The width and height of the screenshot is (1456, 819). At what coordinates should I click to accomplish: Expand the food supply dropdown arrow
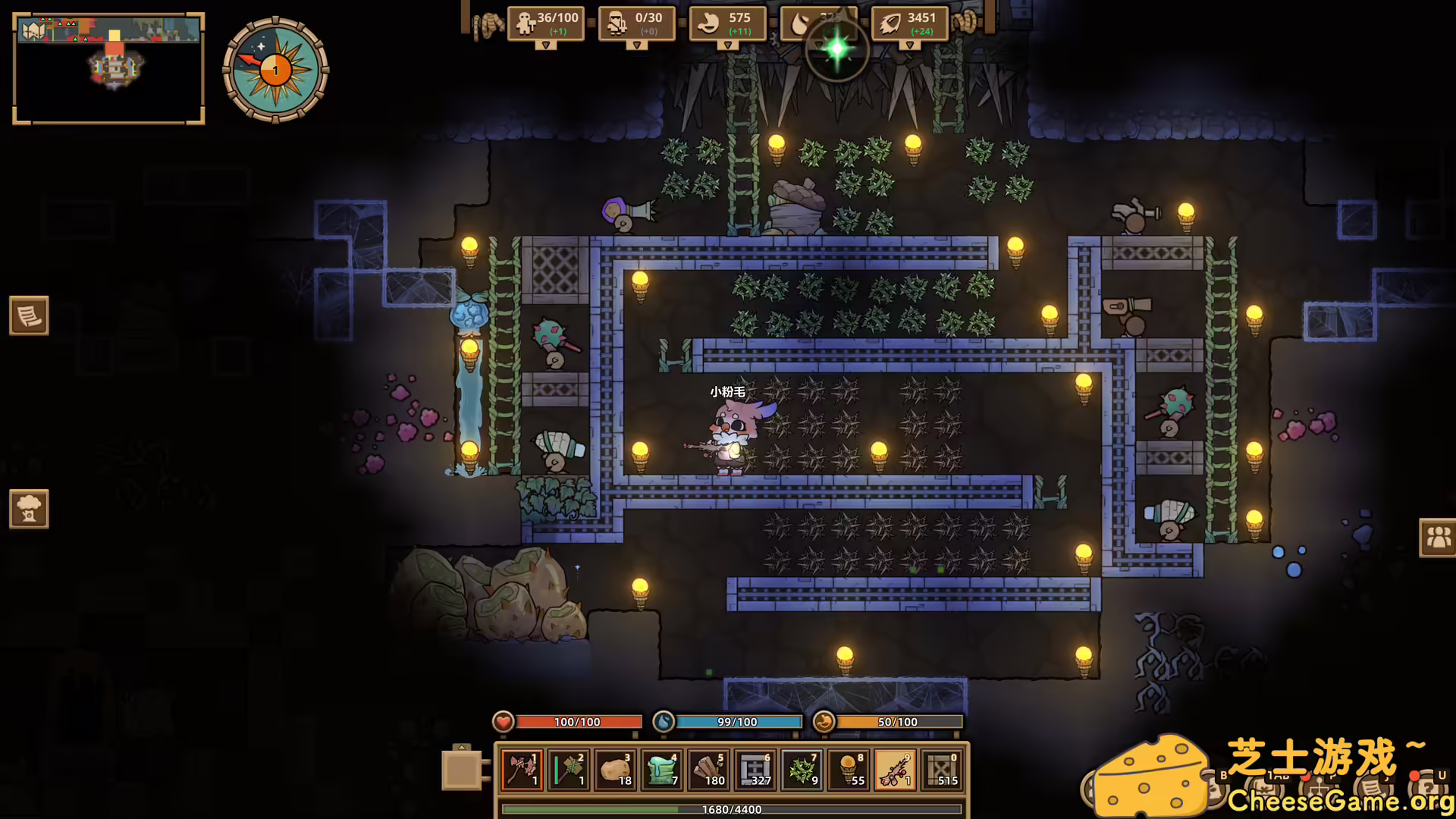click(x=727, y=45)
